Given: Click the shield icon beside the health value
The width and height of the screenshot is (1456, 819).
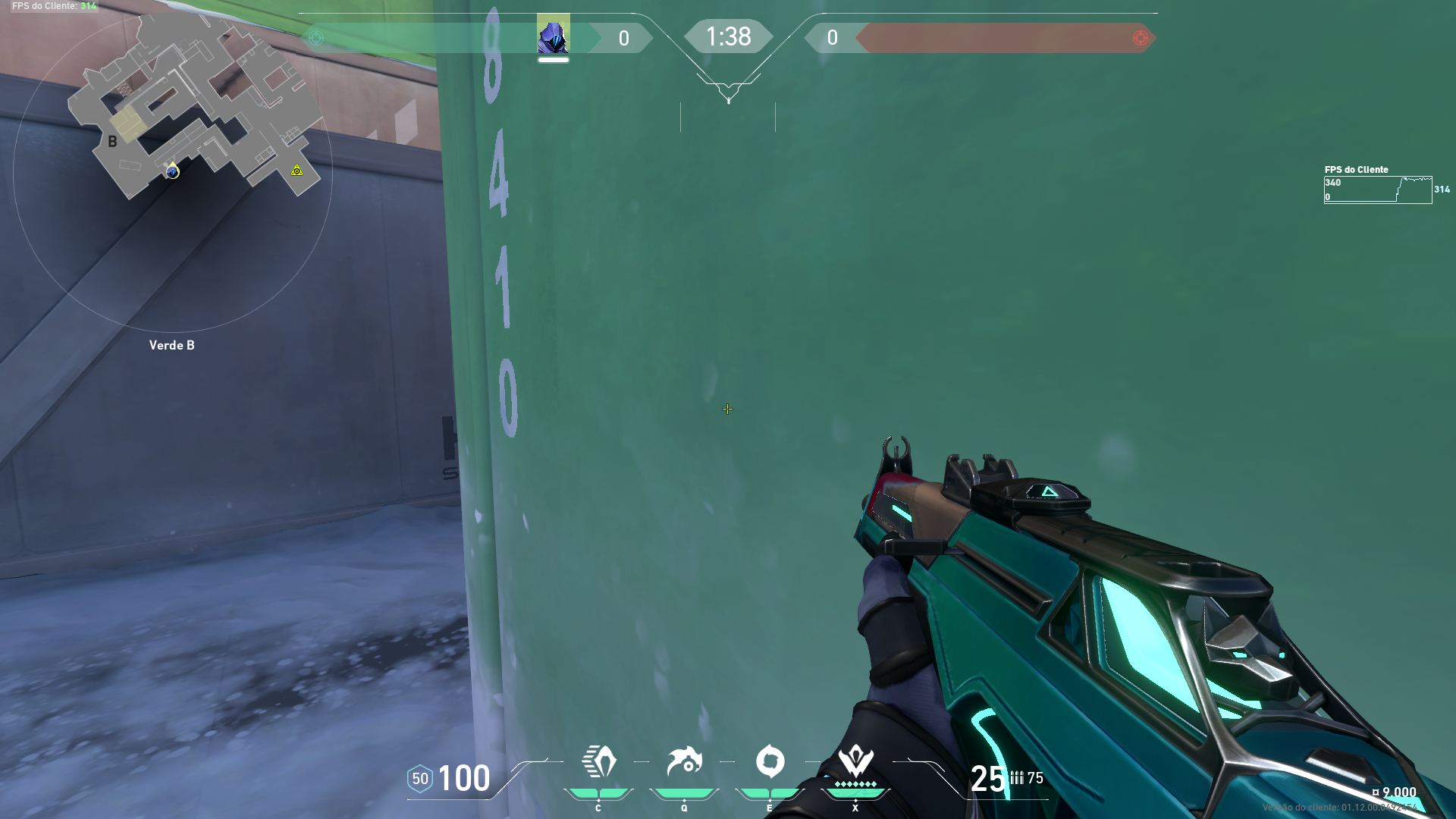Looking at the screenshot, I should tap(420, 778).
